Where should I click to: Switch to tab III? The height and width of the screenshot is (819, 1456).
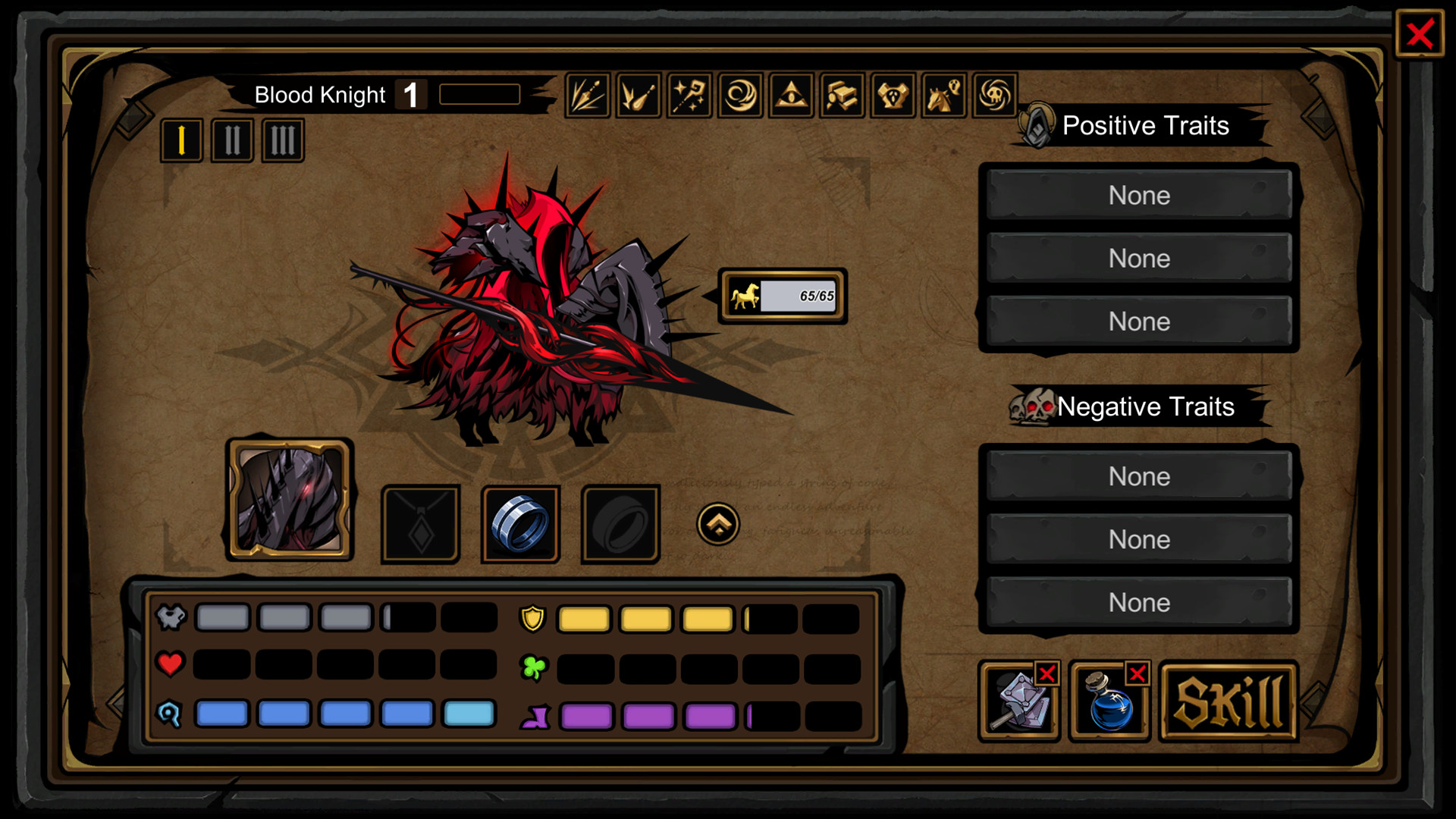coord(281,140)
